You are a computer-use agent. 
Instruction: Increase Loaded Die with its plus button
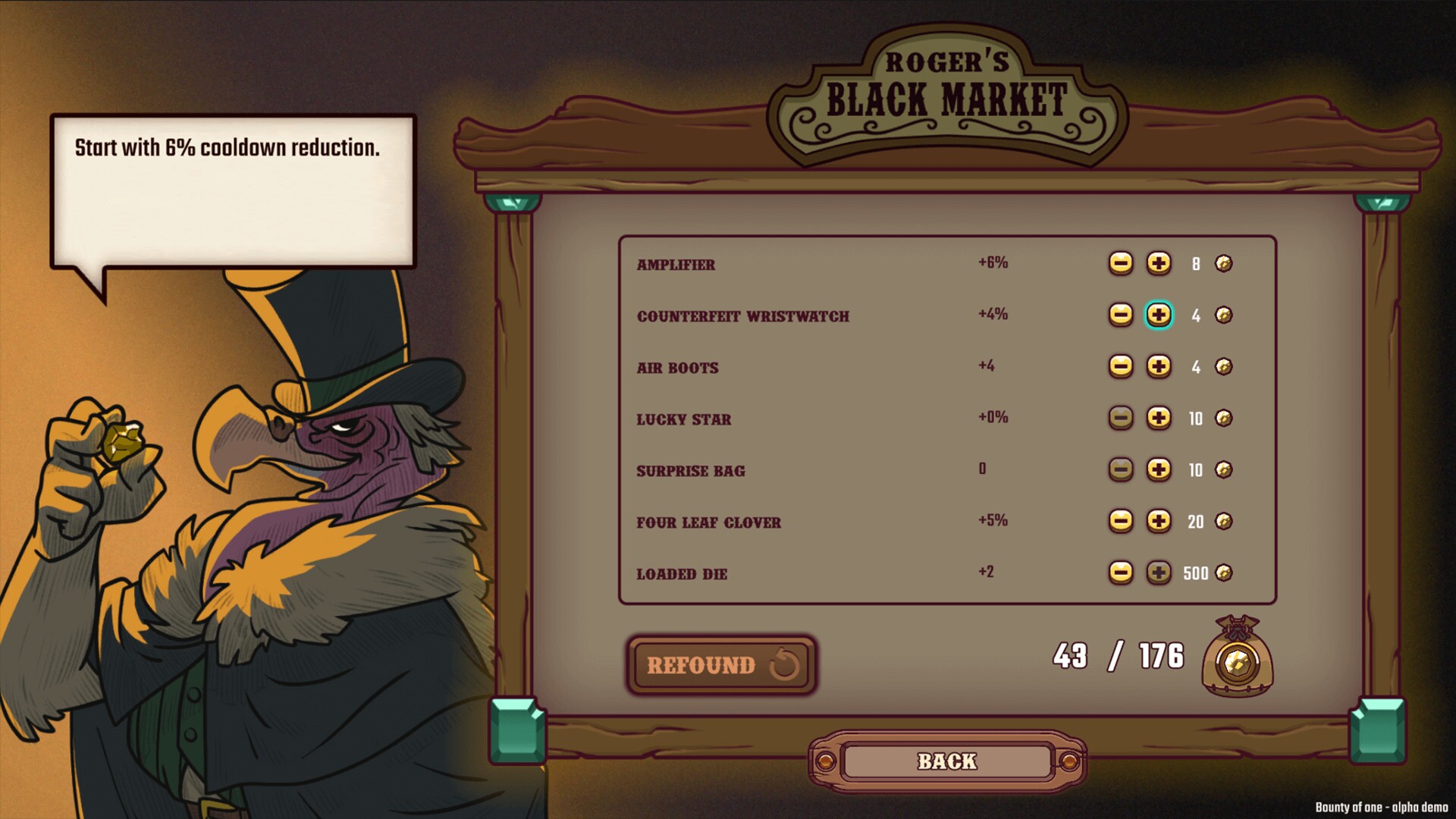(x=1159, y=573)
